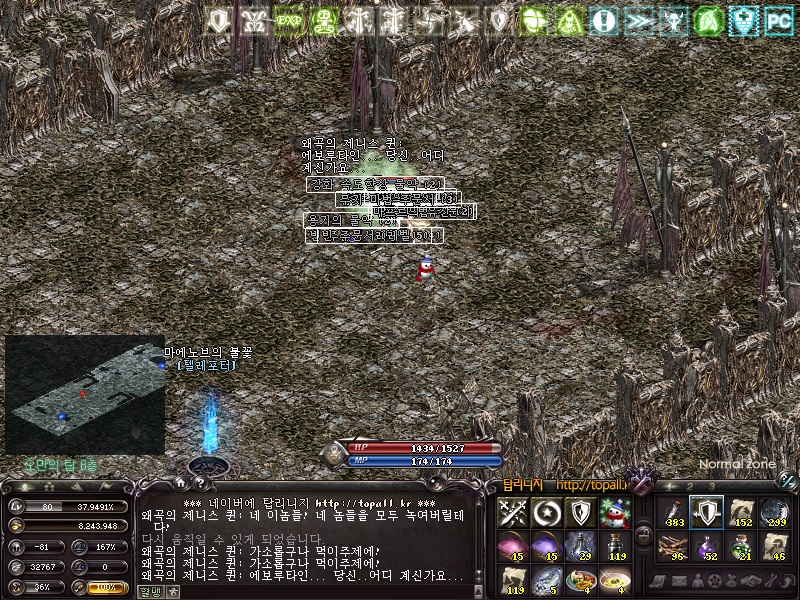
Task: Eat the soup bowl in the hotbar
Action: point(613,580)
